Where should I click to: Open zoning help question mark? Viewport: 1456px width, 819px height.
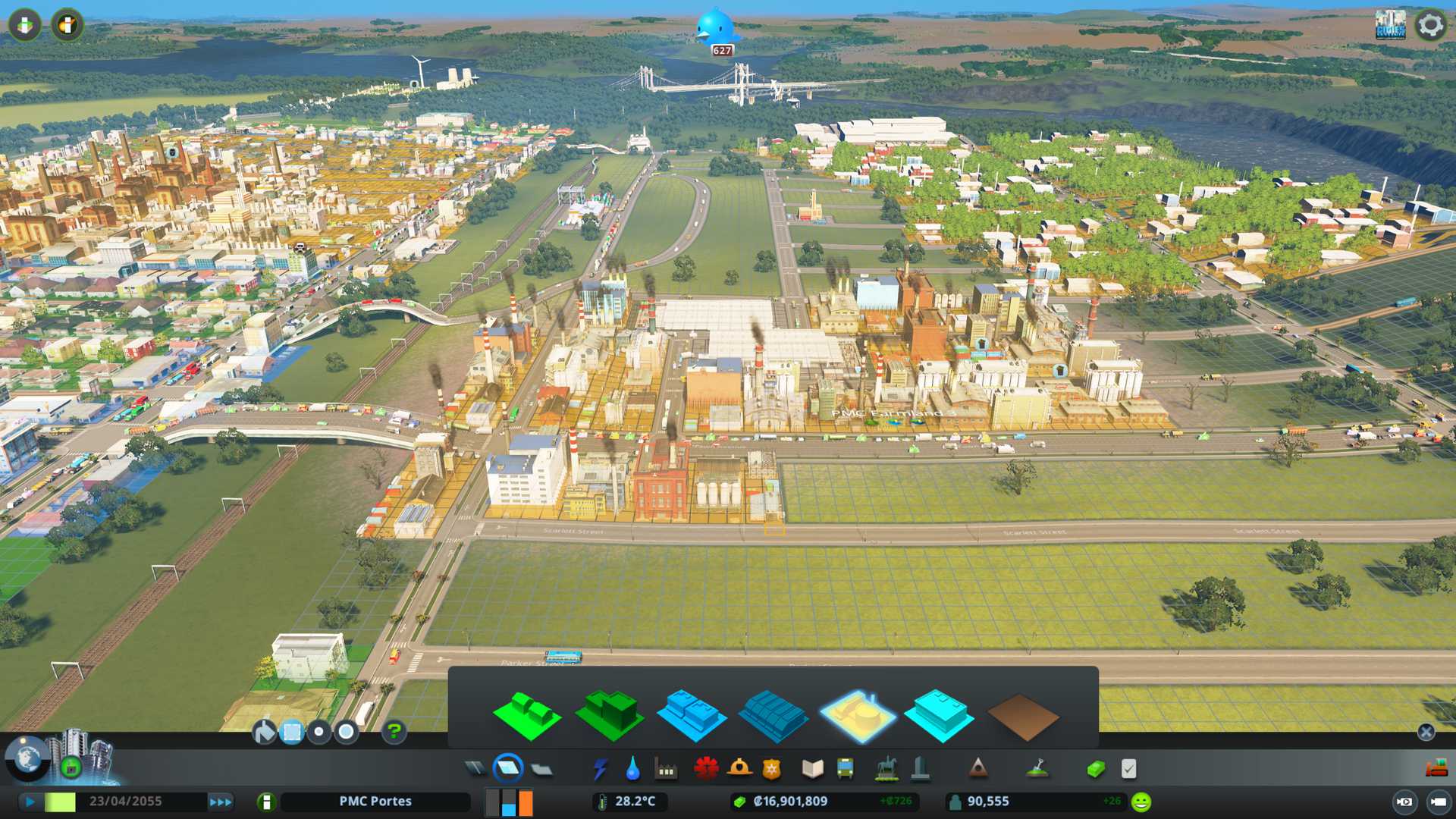pyautogui.click(x=394, y=732)
